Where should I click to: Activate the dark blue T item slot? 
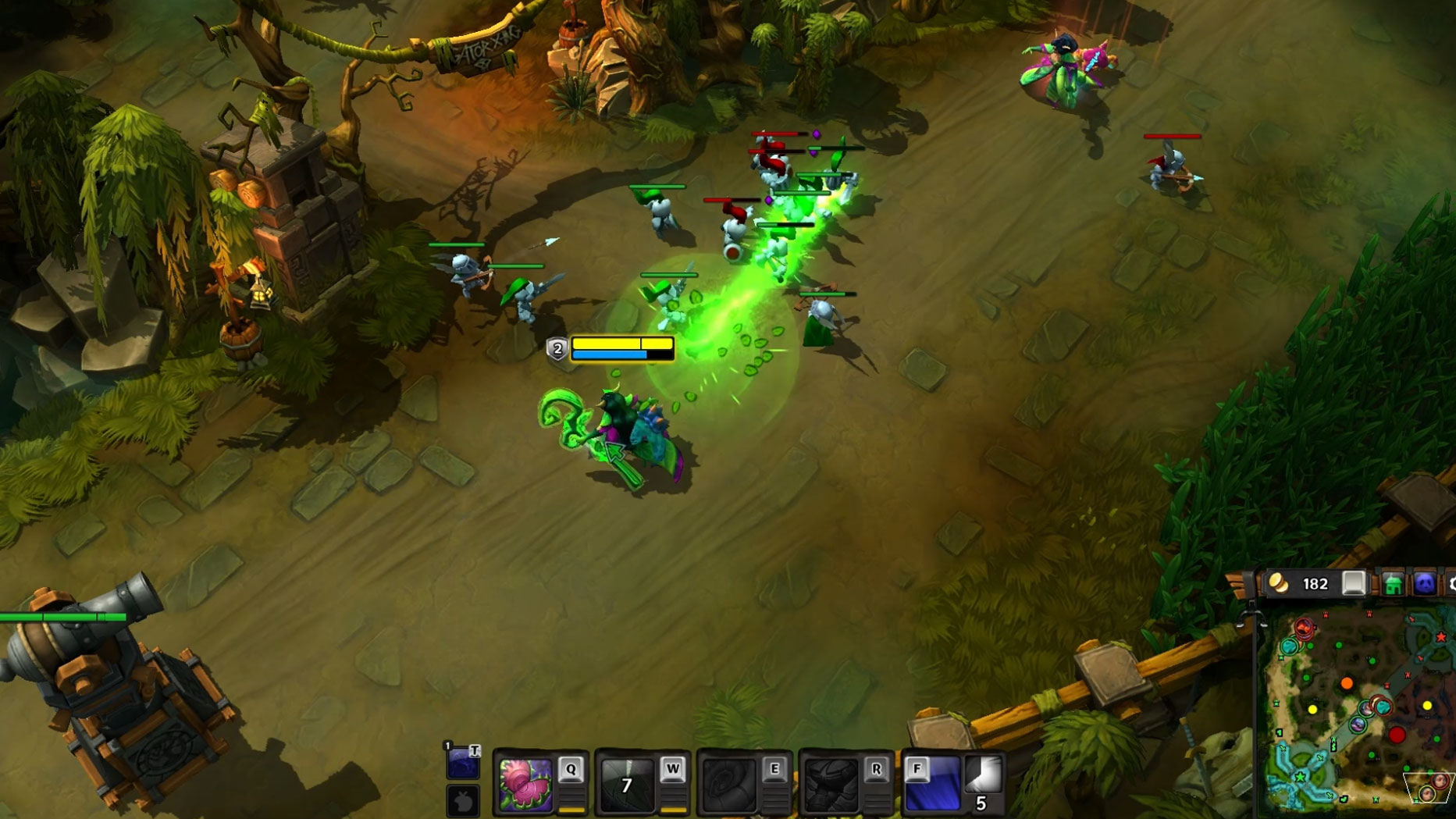click(x=462, y=762)
